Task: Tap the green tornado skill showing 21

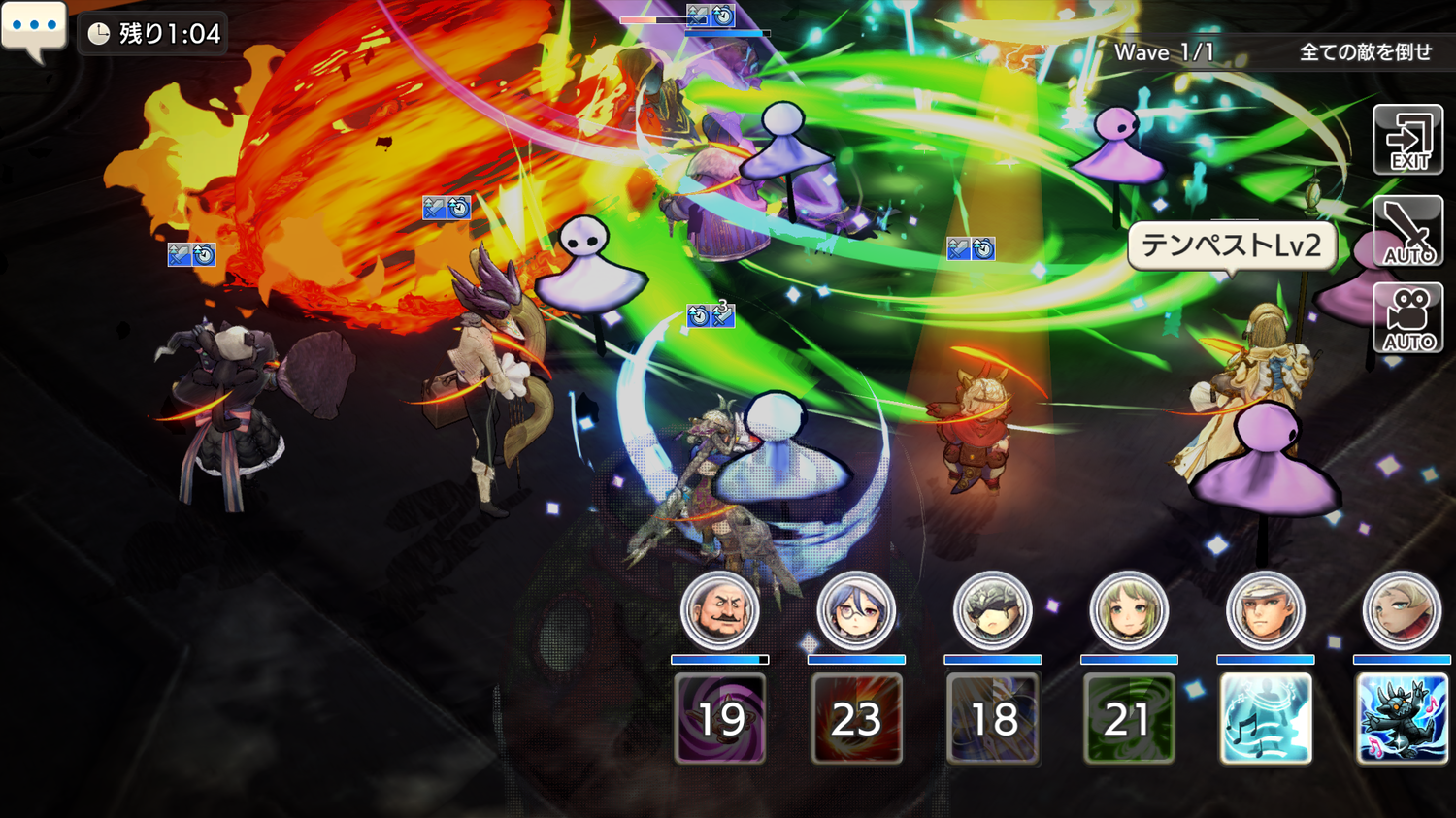Action: [x=1129, y=718]
